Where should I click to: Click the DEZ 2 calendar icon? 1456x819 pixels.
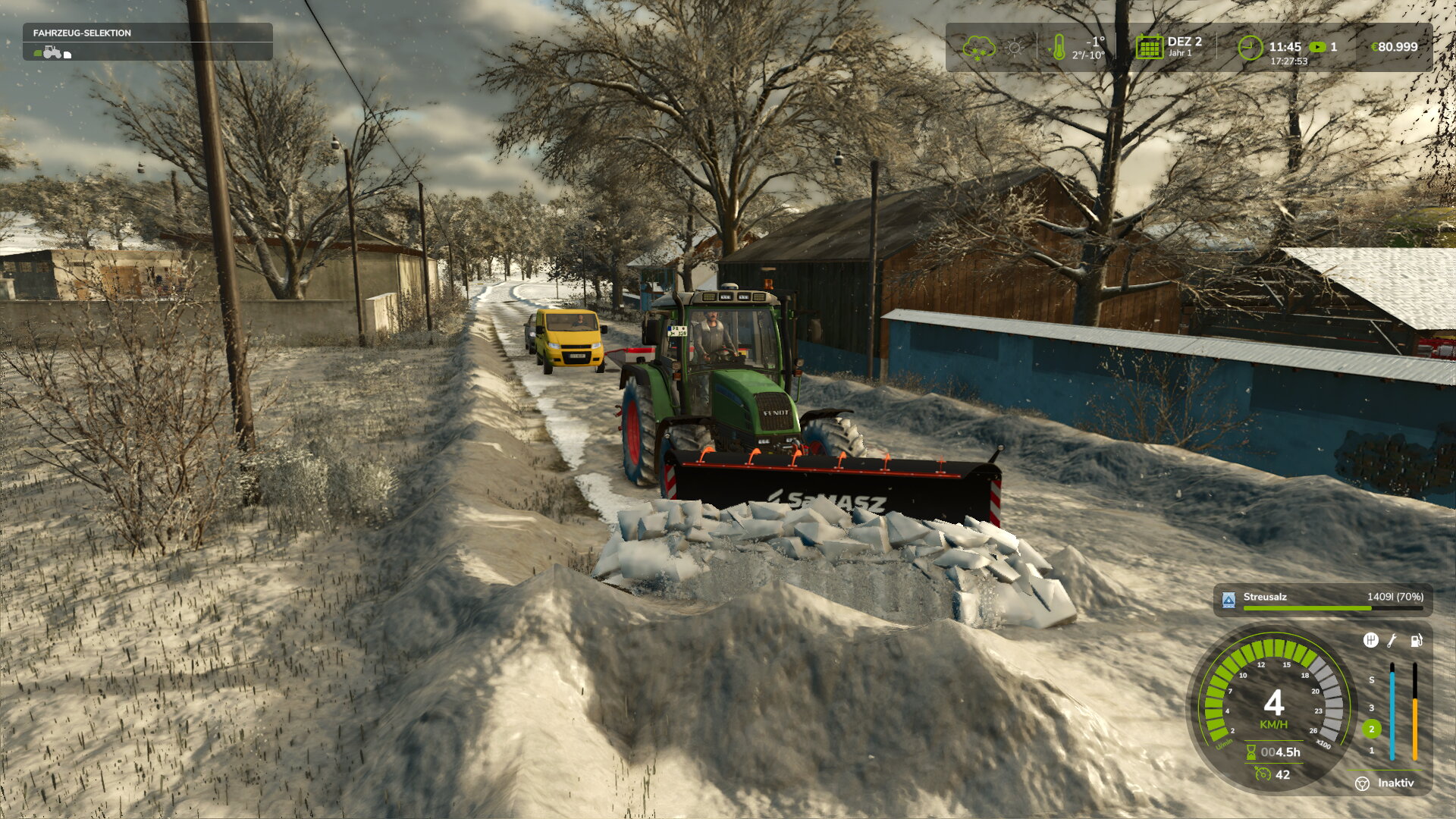tap(1150, 47)
